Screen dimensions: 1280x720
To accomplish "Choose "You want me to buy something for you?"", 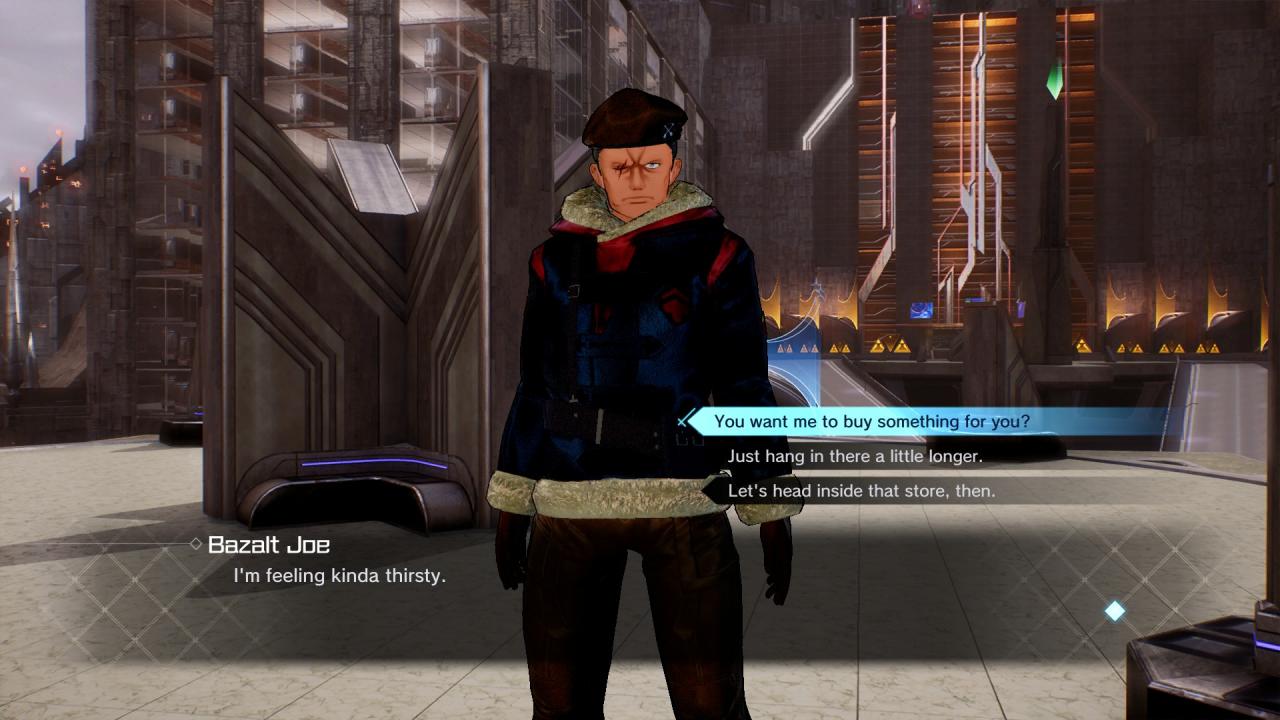I will point(871,422).
